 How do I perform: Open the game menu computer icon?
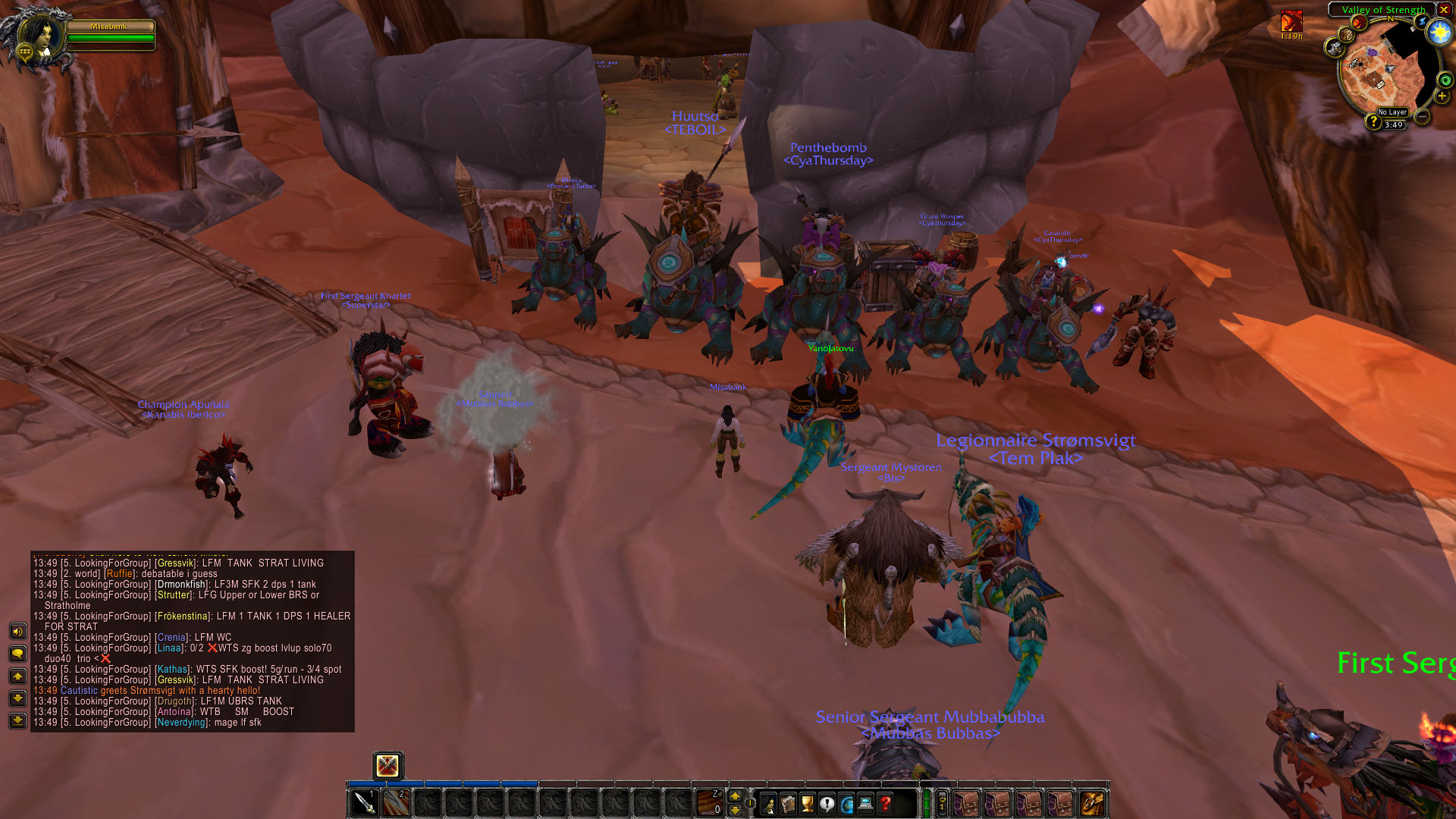coord(865,804)
